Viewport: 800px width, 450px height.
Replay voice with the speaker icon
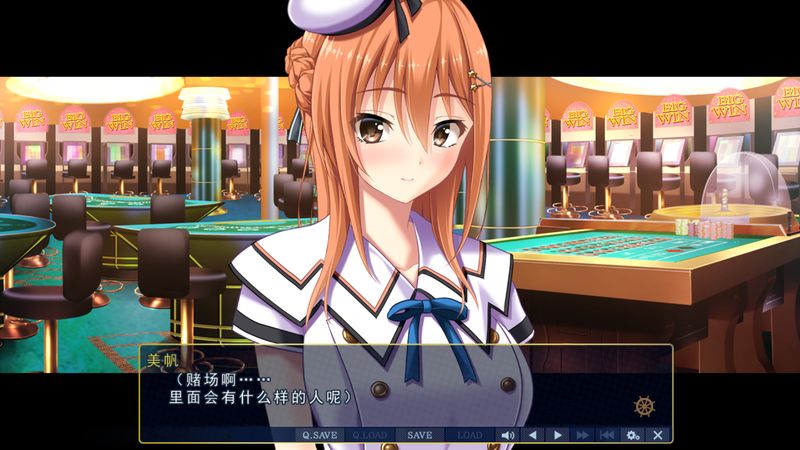(x=508, y=435)
